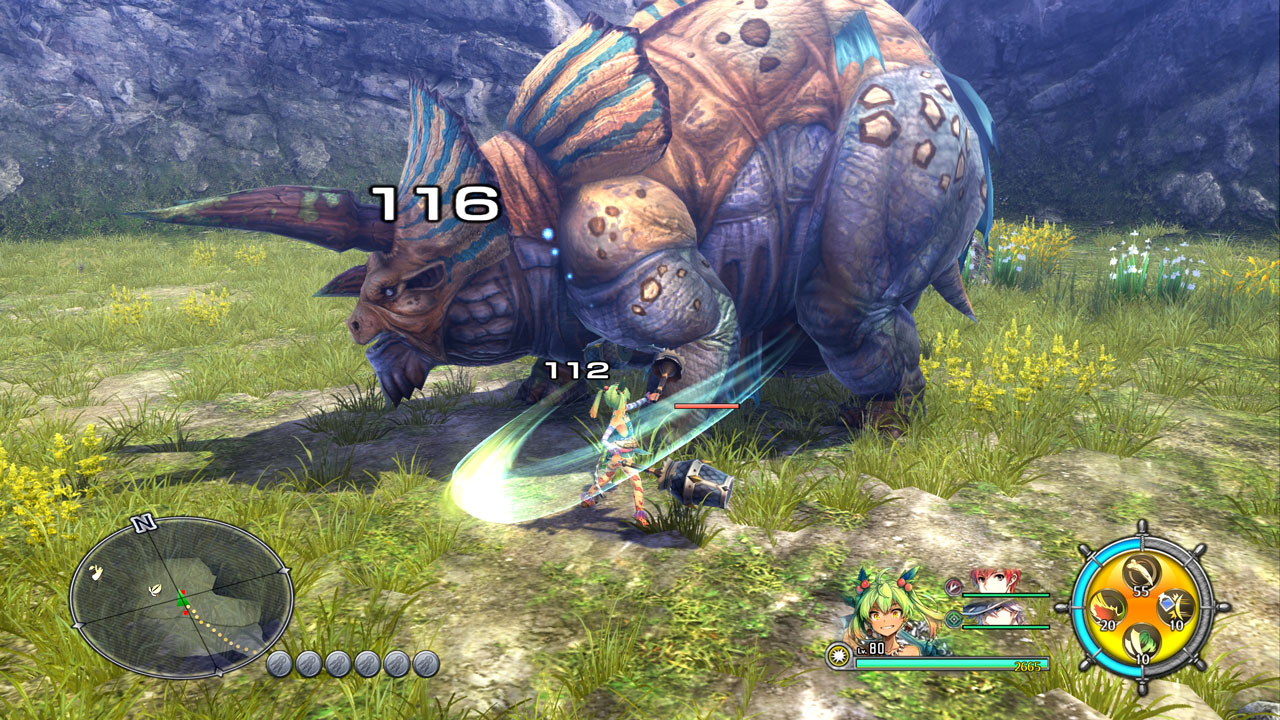Toggle the third silver medal slot in the row
This screenshot has width=1280, height=720.
pos(338,664)
